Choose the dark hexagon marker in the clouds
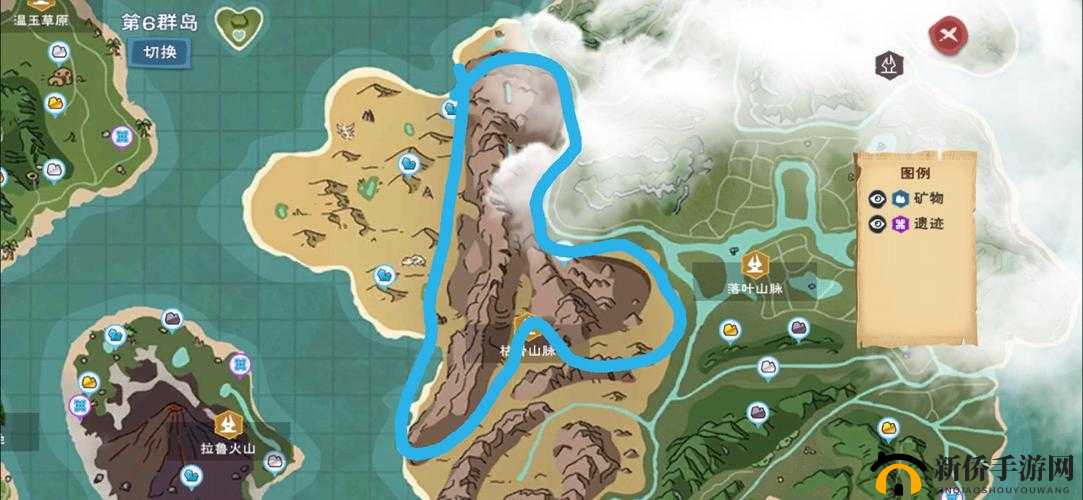The height and width of the screenshot is (500, 1083). pyautogui.click(x=888, y=66)
